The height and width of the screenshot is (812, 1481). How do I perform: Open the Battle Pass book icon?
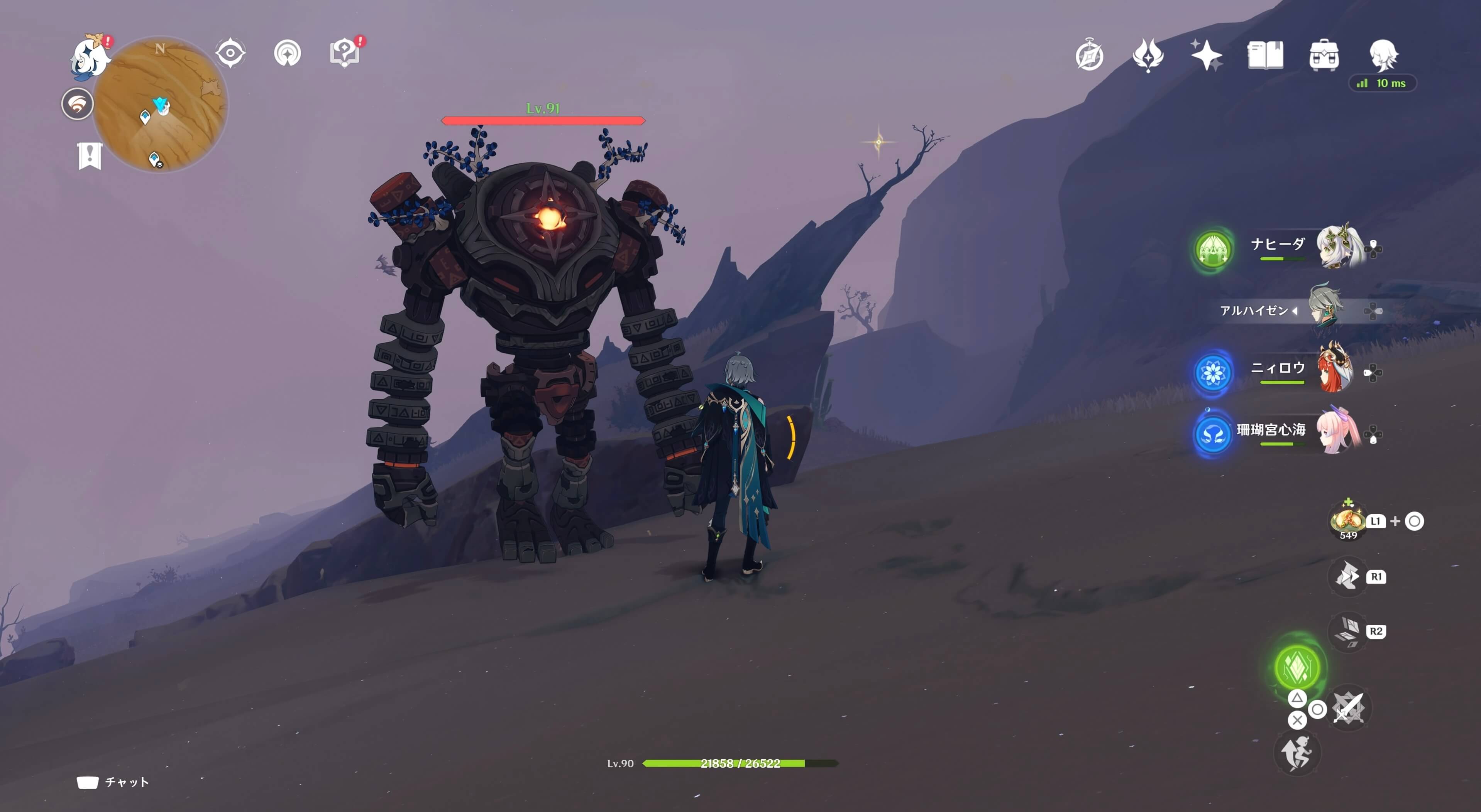(x=1265, y=56)
